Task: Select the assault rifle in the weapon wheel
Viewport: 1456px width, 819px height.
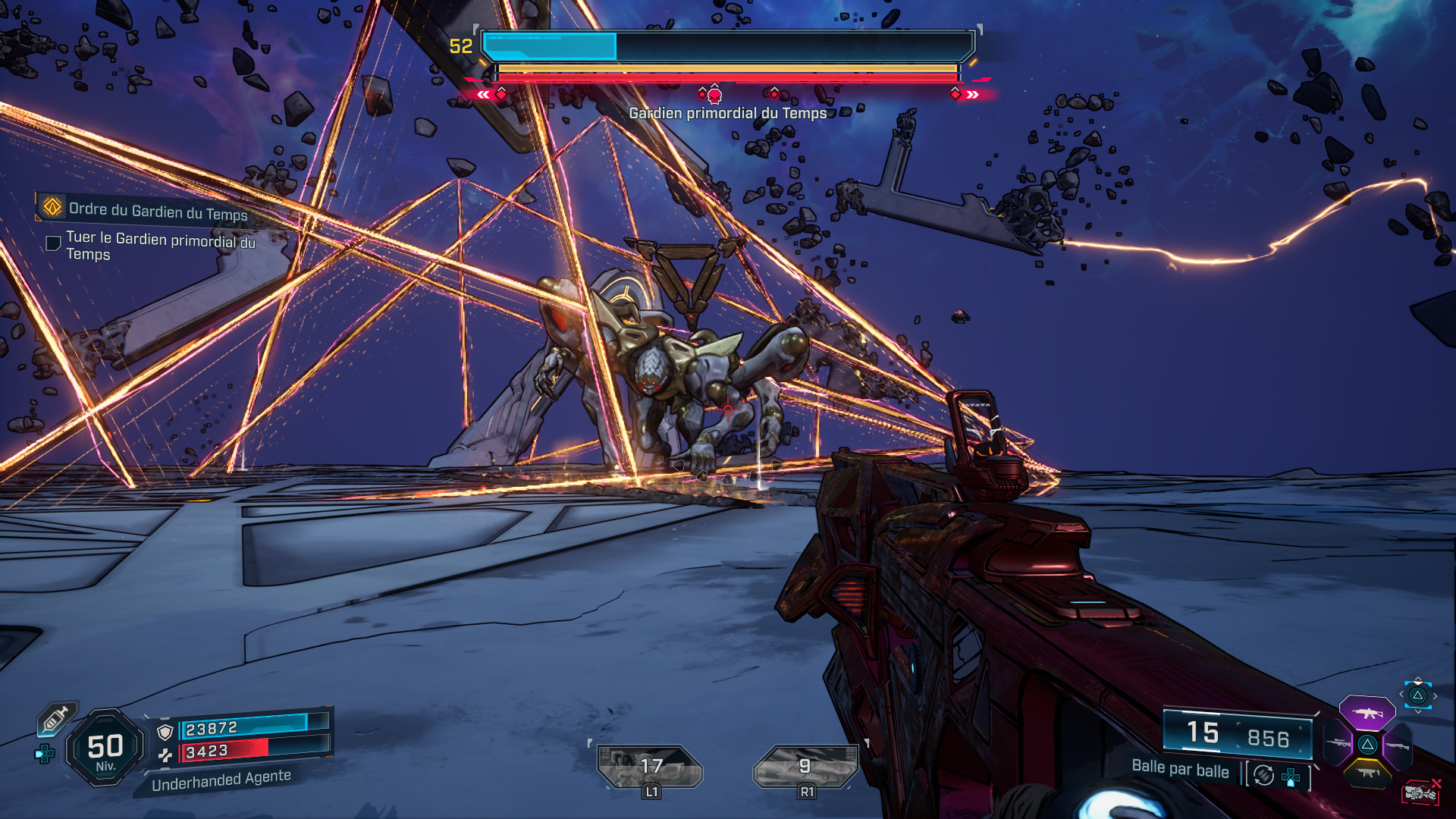Action: click(1367, 713)
